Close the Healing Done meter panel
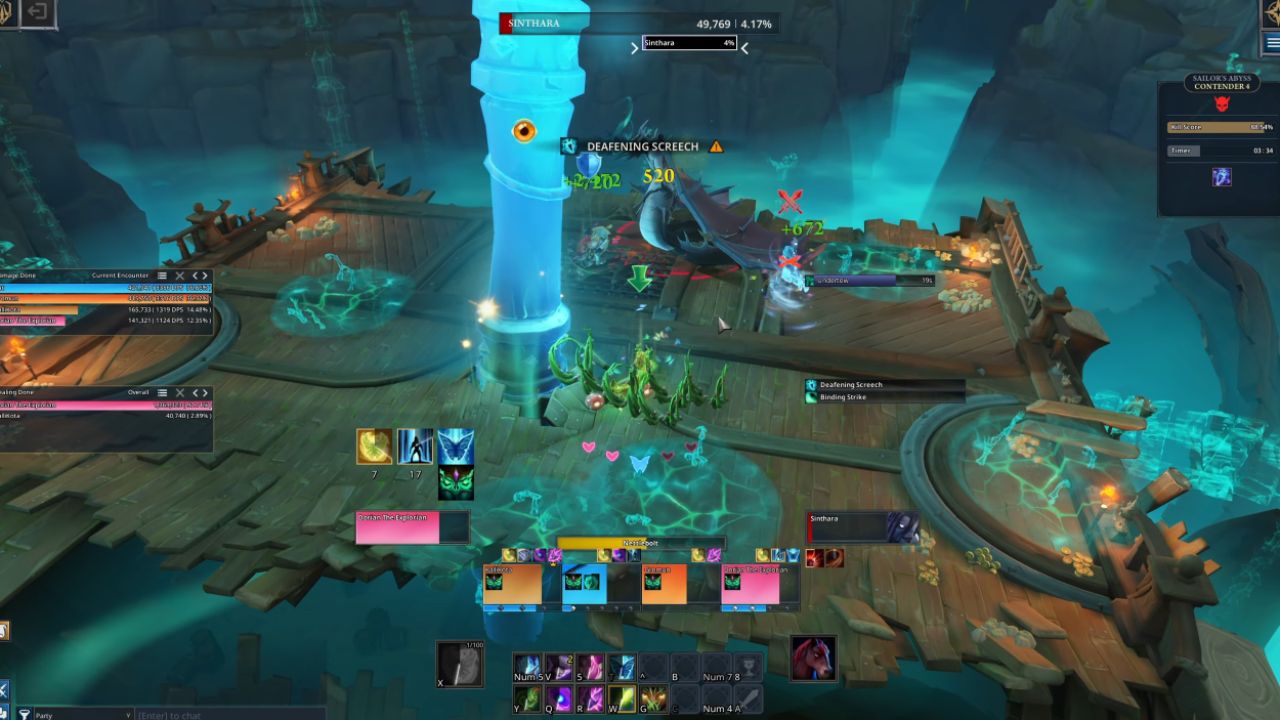Image resolution: width=1280 pixels, height=720 pixels. click(180, 392)
